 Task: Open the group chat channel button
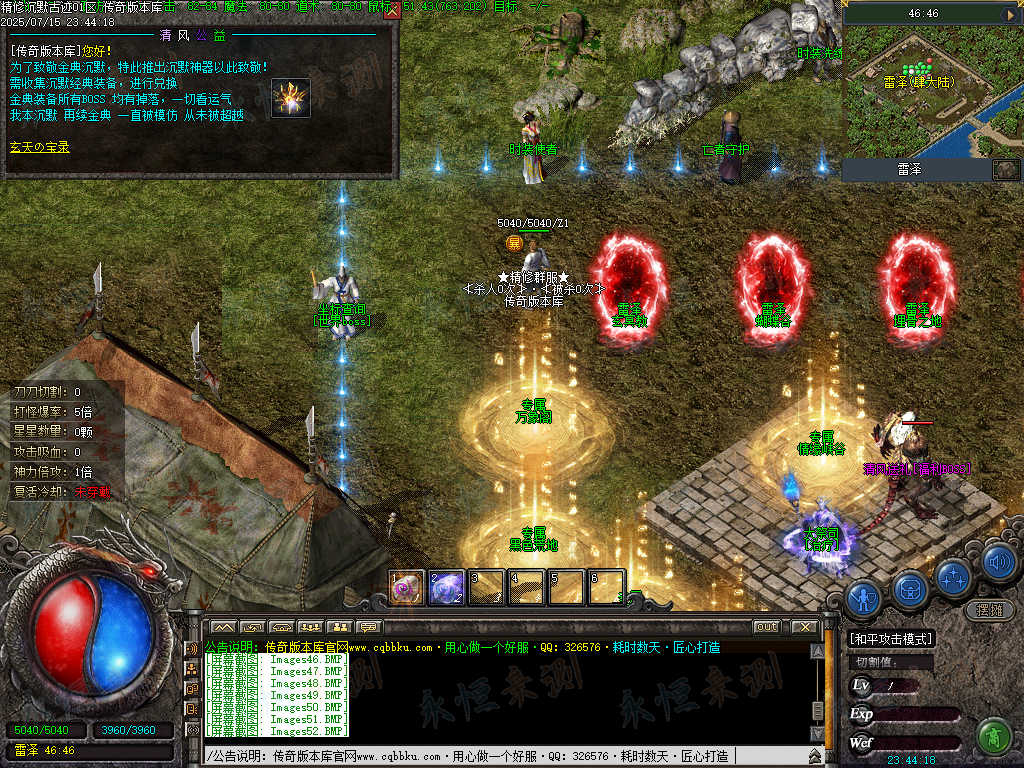click(309, 627)
